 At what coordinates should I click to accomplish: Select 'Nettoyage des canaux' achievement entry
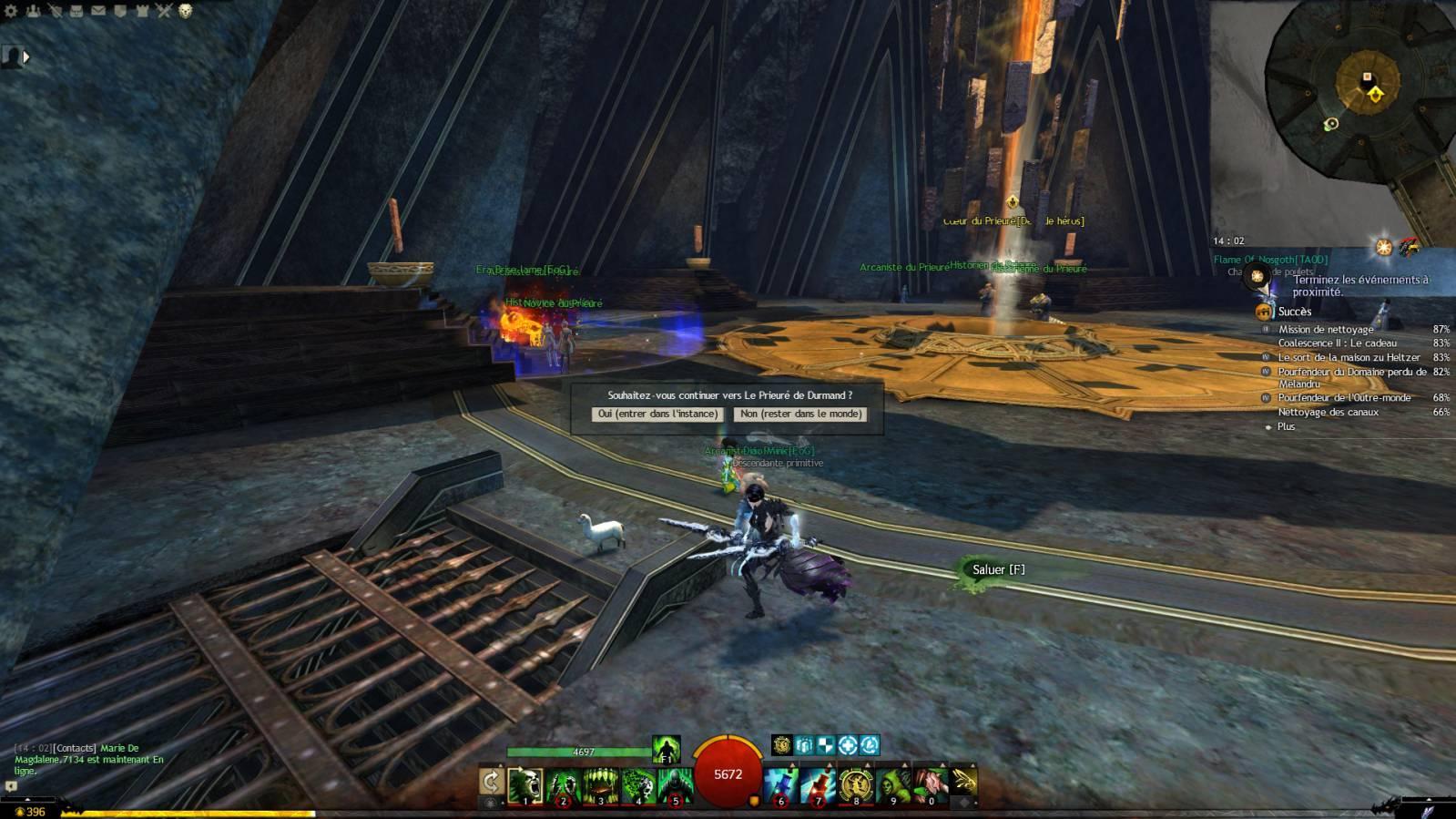click(x=1328, y=413)
